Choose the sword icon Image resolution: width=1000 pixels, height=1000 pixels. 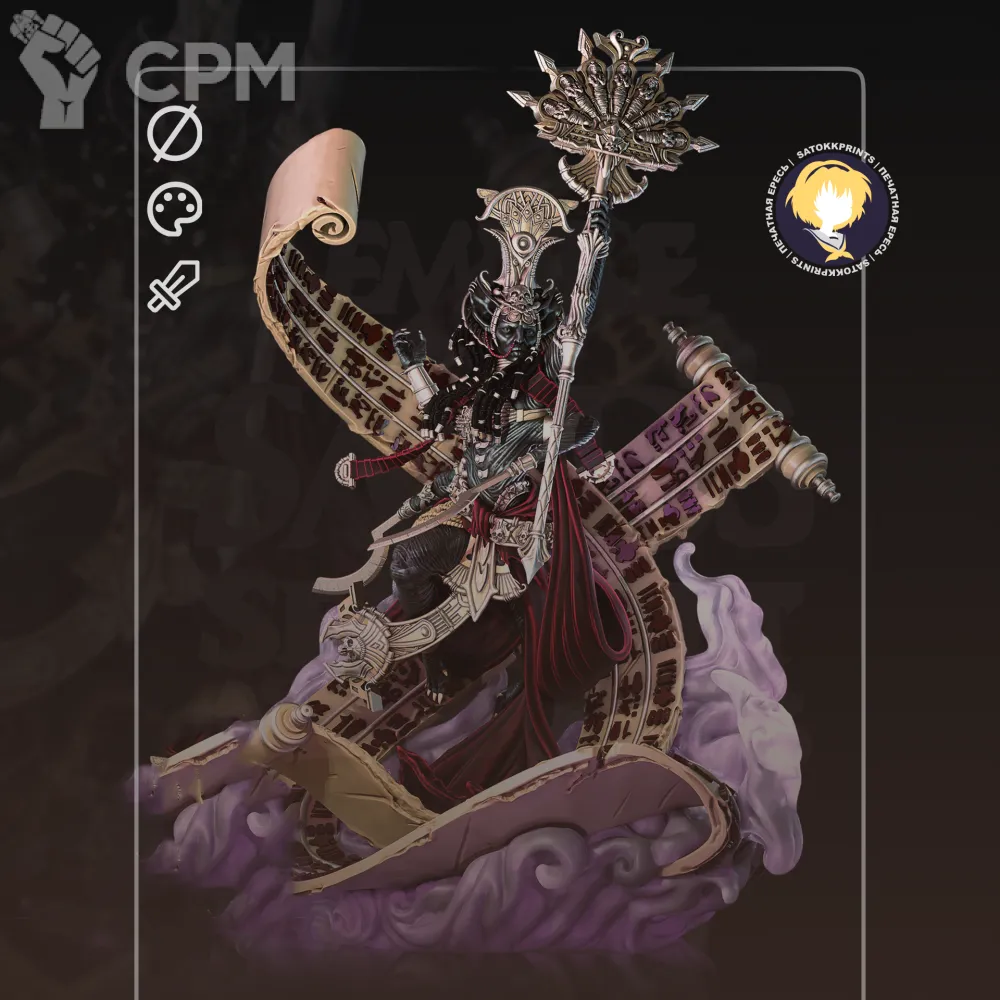pos(174,286)
